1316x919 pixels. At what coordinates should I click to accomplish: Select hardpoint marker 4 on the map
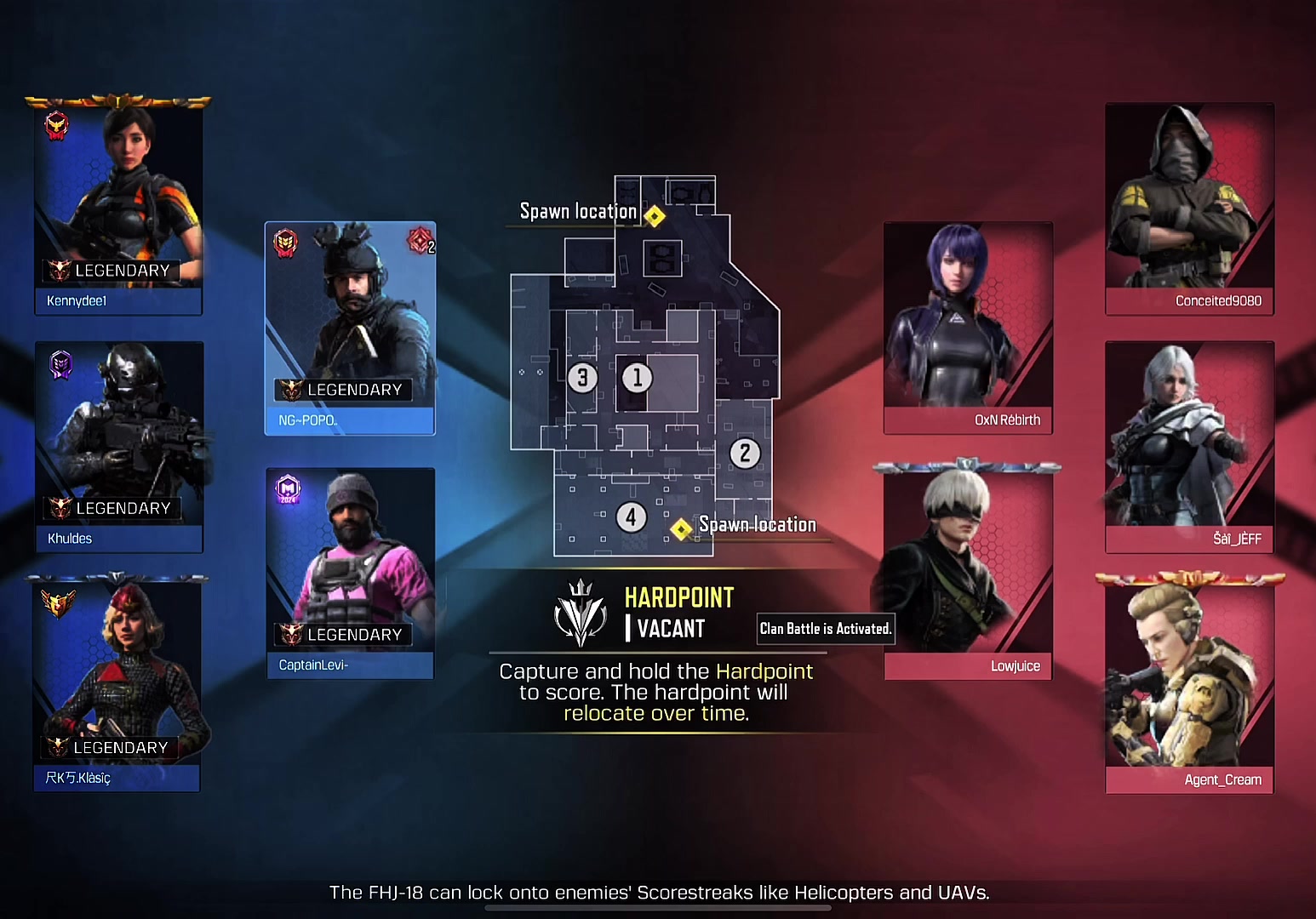point(631,517)
